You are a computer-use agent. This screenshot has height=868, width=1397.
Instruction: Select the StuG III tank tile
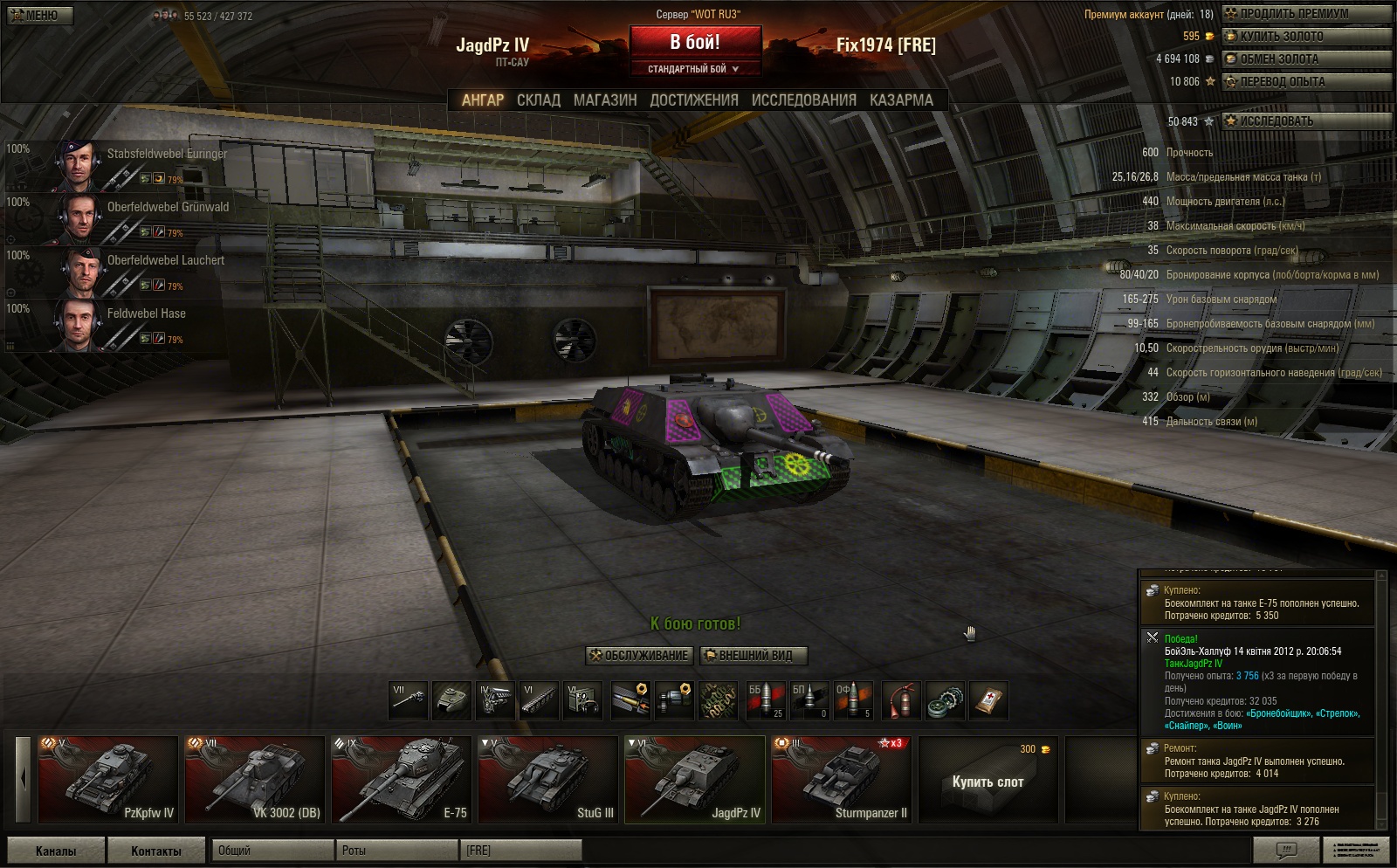[x=548, y=780]
